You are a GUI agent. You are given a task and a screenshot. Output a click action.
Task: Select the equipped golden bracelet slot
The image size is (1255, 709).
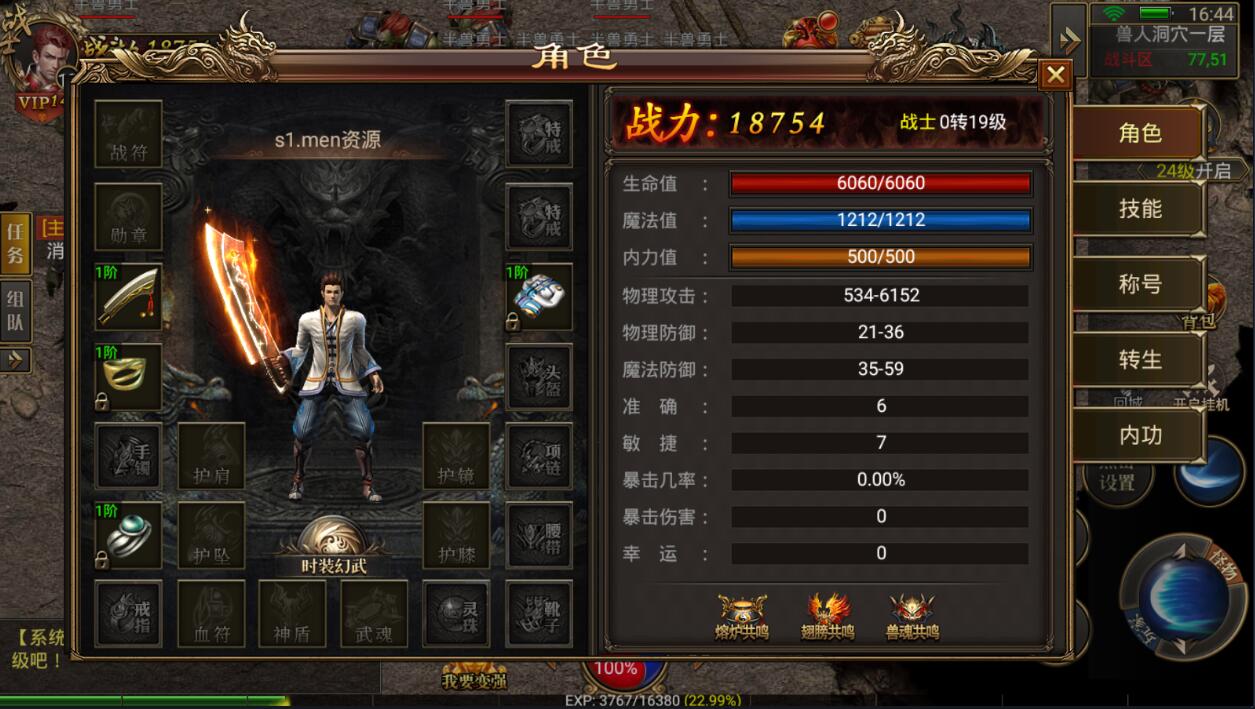pyautogui.click(x=129, y=377)
